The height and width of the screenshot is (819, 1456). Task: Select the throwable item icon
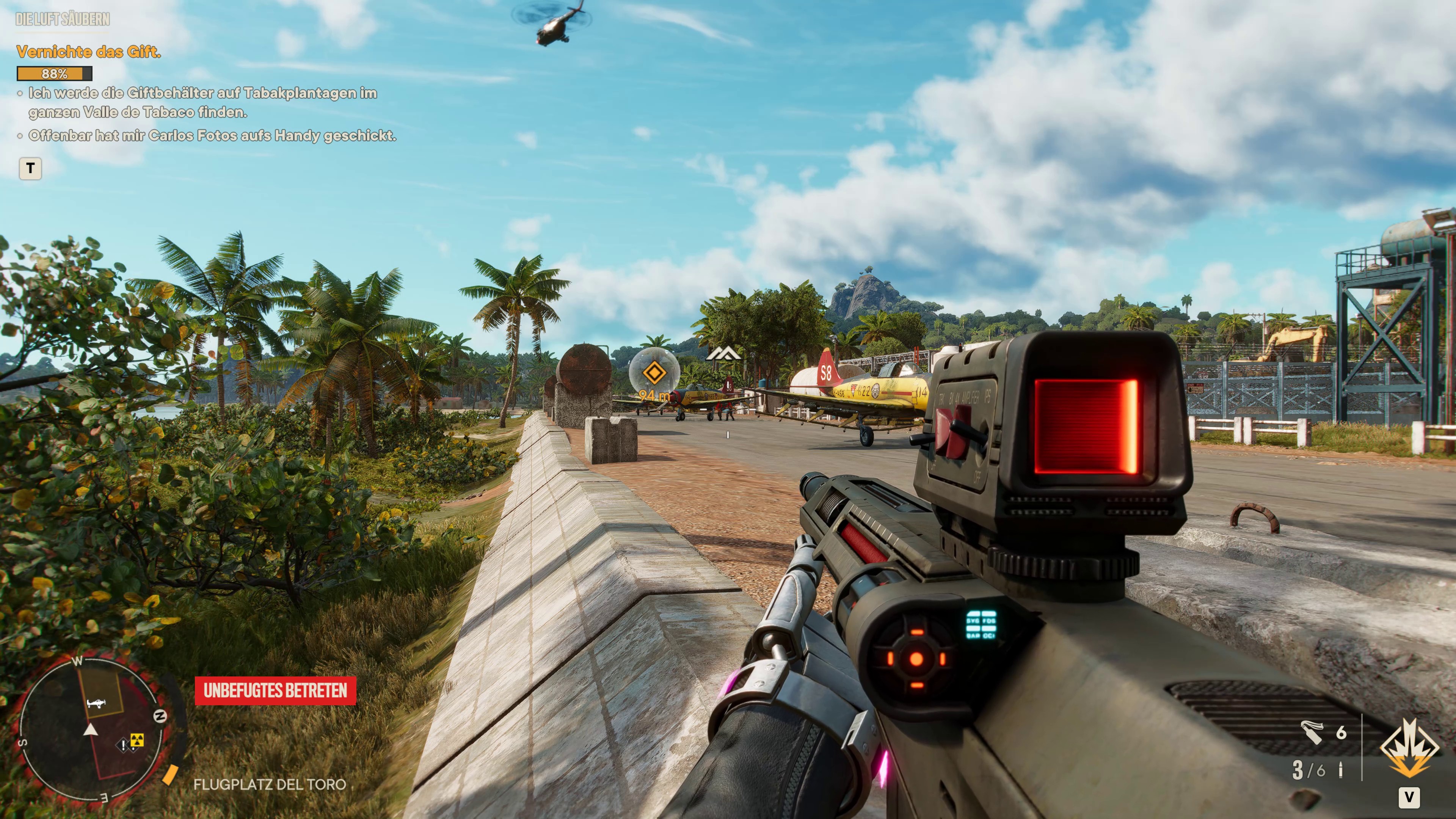(1312, 733)
